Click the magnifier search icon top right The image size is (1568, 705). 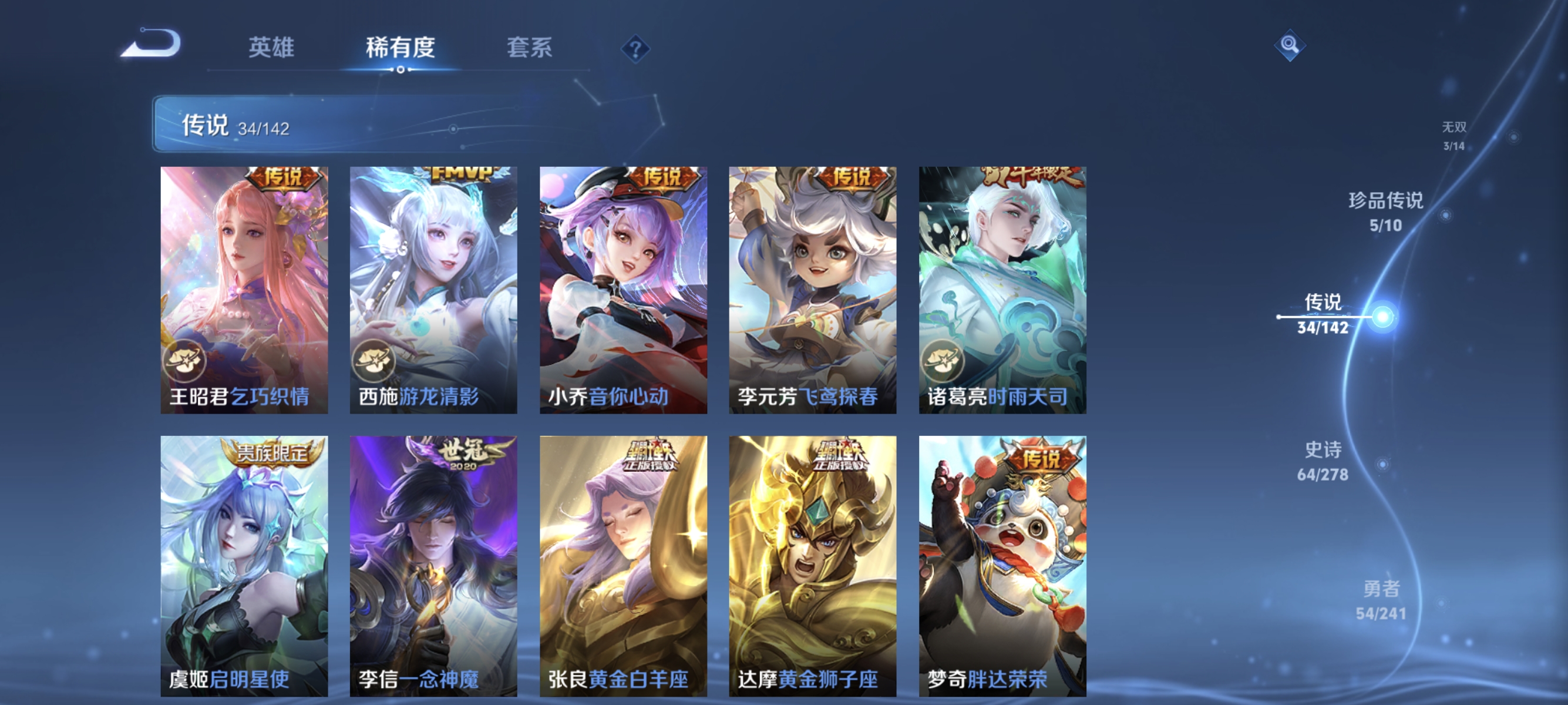point(1291,45)
